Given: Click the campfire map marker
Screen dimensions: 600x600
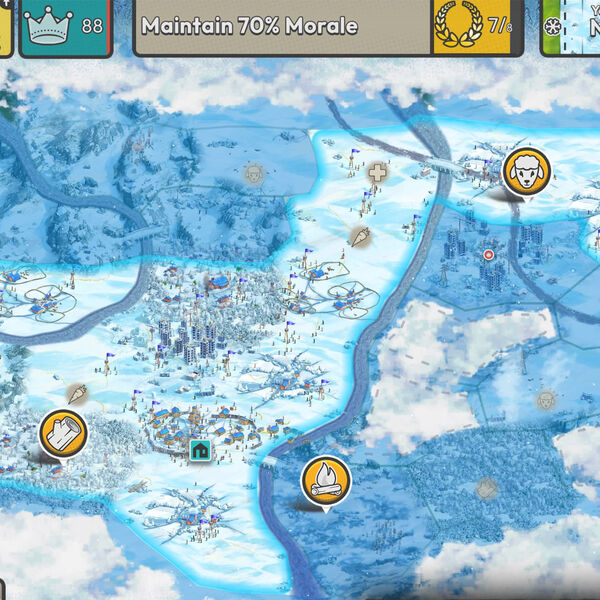Looking at the screenshot, I should click(325, 481).
